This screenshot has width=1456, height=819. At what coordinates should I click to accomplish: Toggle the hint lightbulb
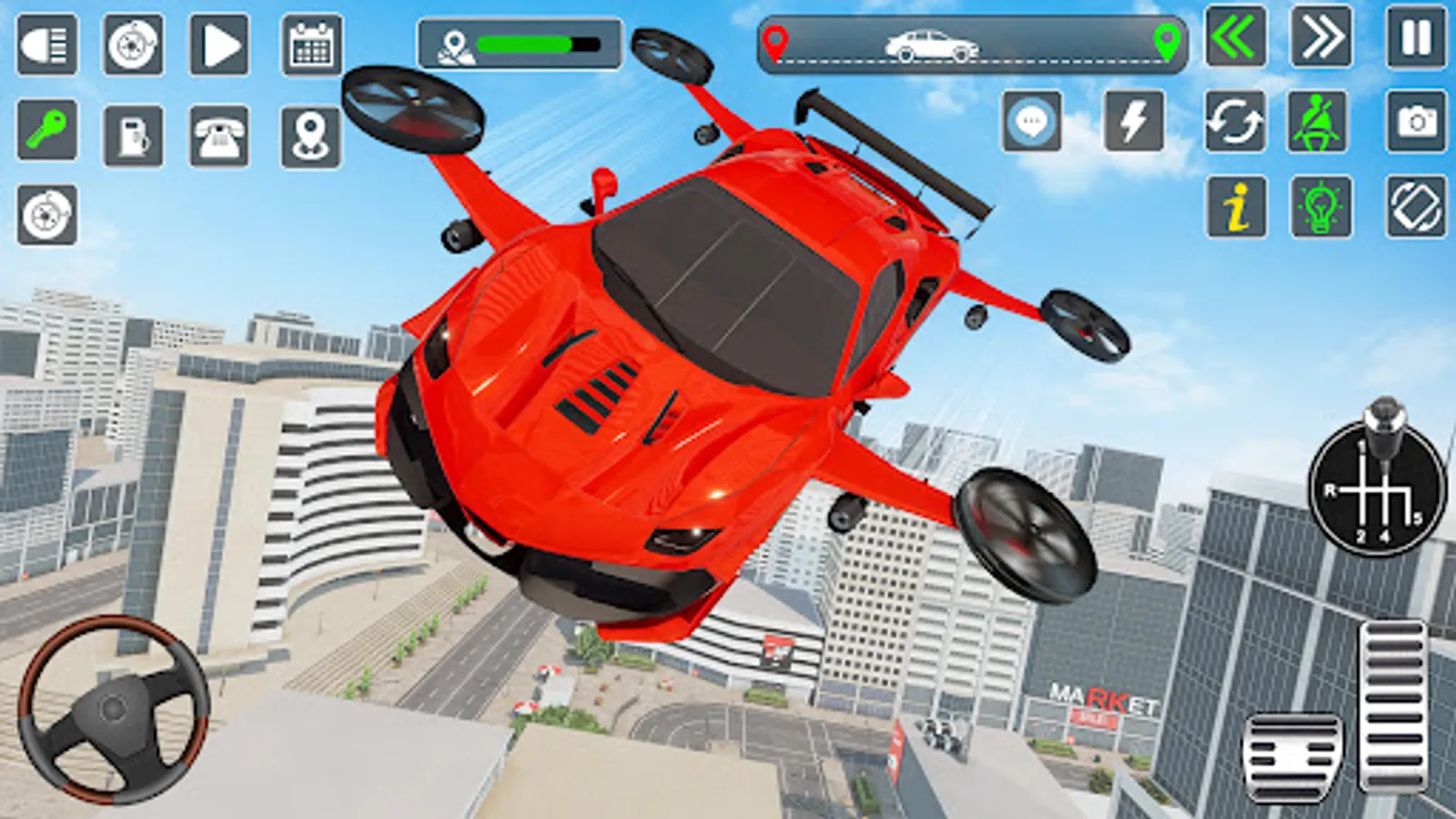coord(1319,207)
